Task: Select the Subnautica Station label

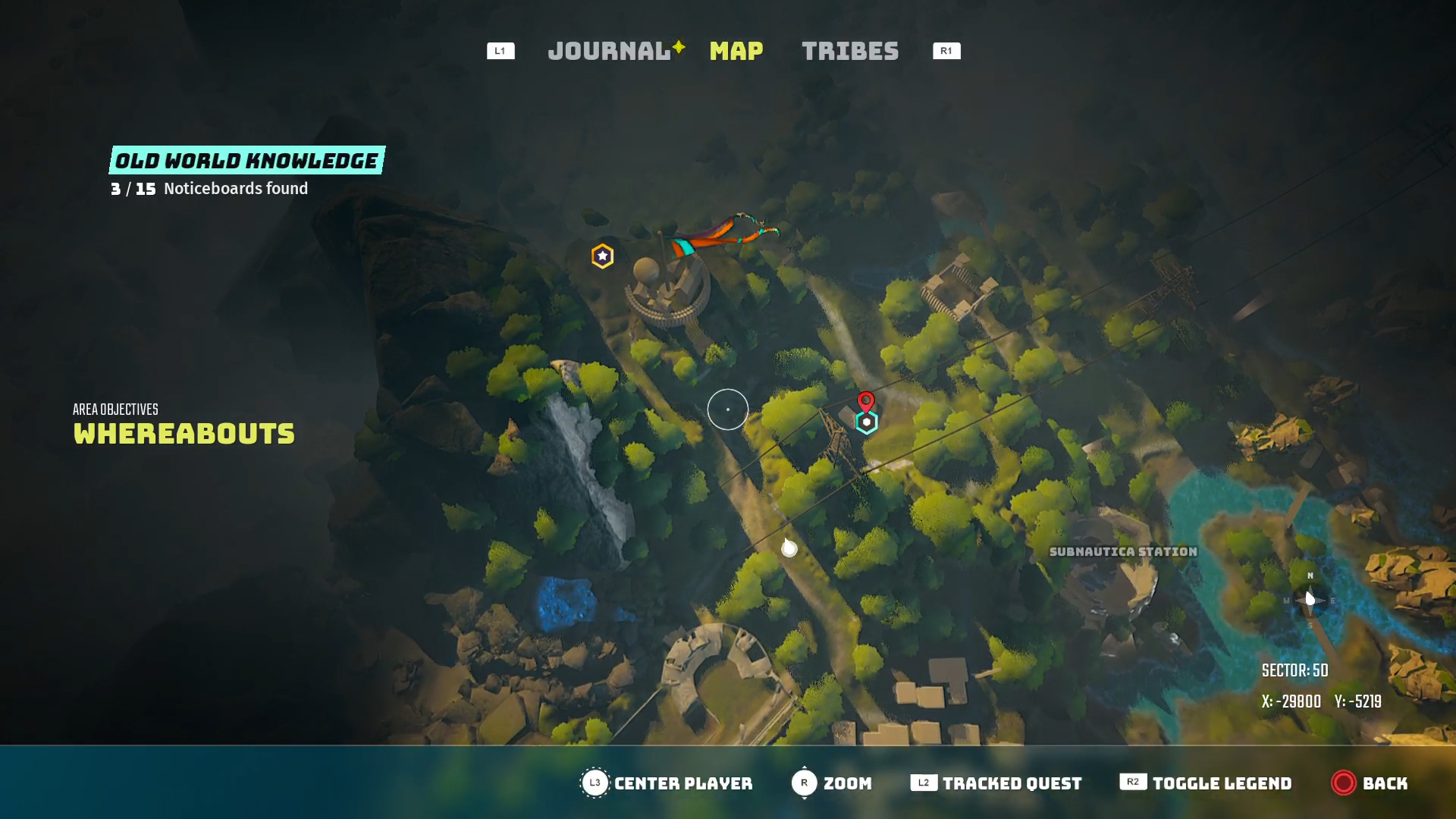Action: click(x=1123, y=552)
